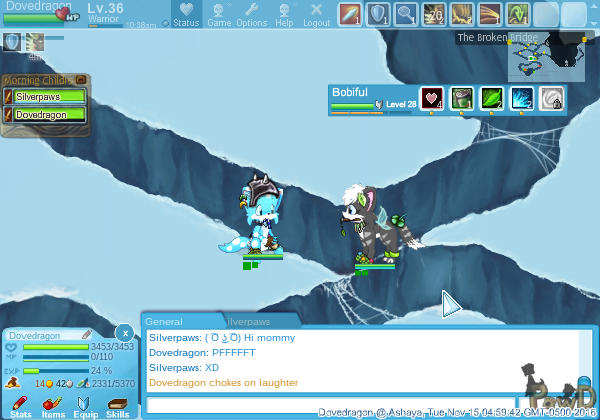
Task: Log out using the Logout button
Action: (x=316, y=14)
